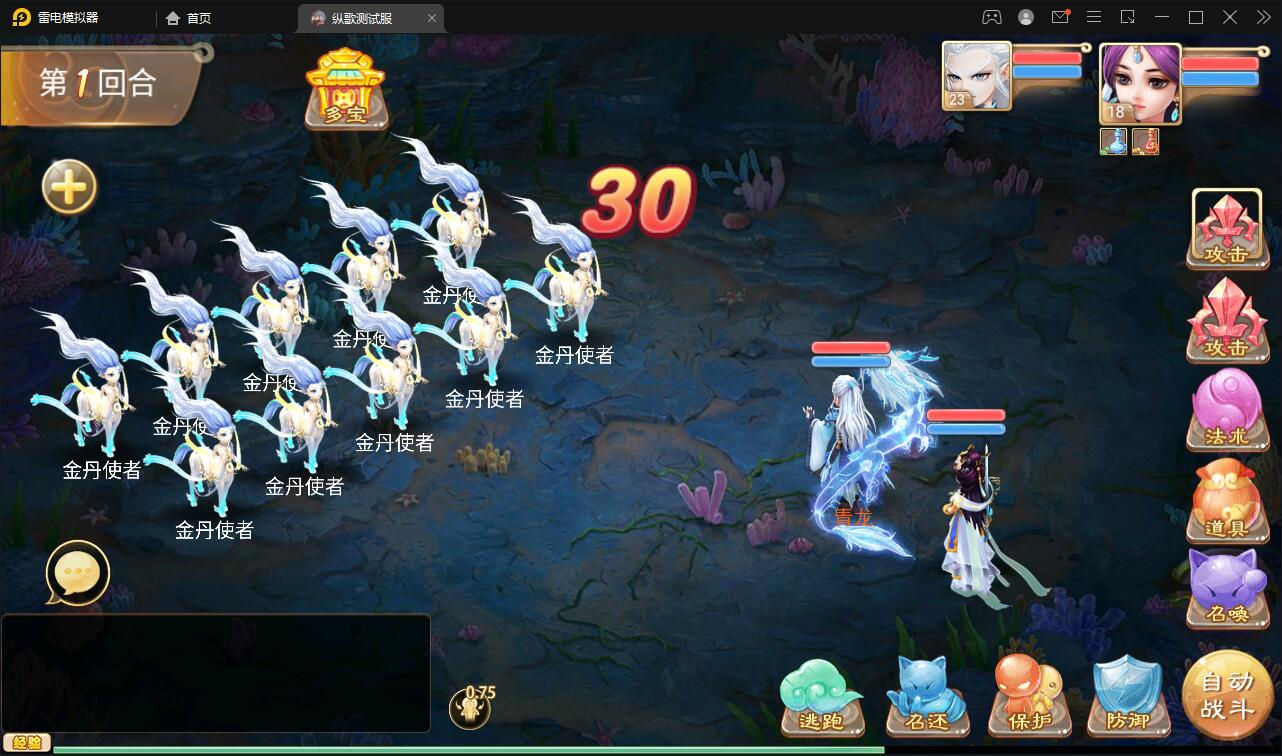Open the 法术 spell menu icon

pos(1227,410)
